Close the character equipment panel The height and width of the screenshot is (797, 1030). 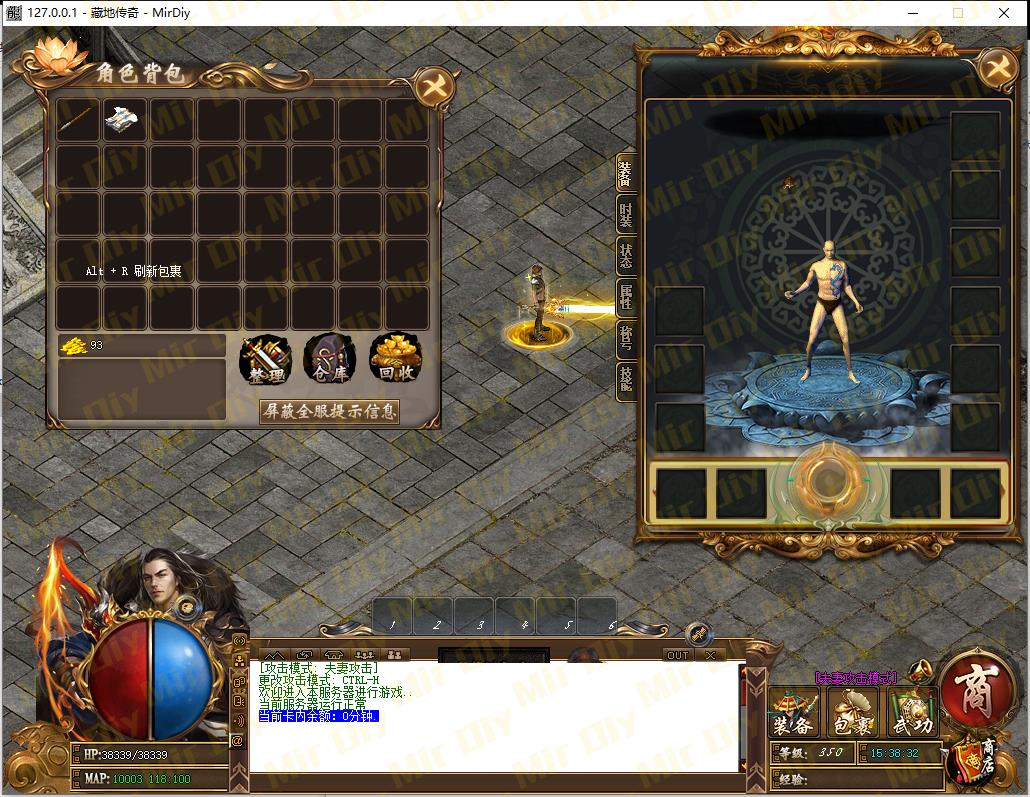[996, 69]
